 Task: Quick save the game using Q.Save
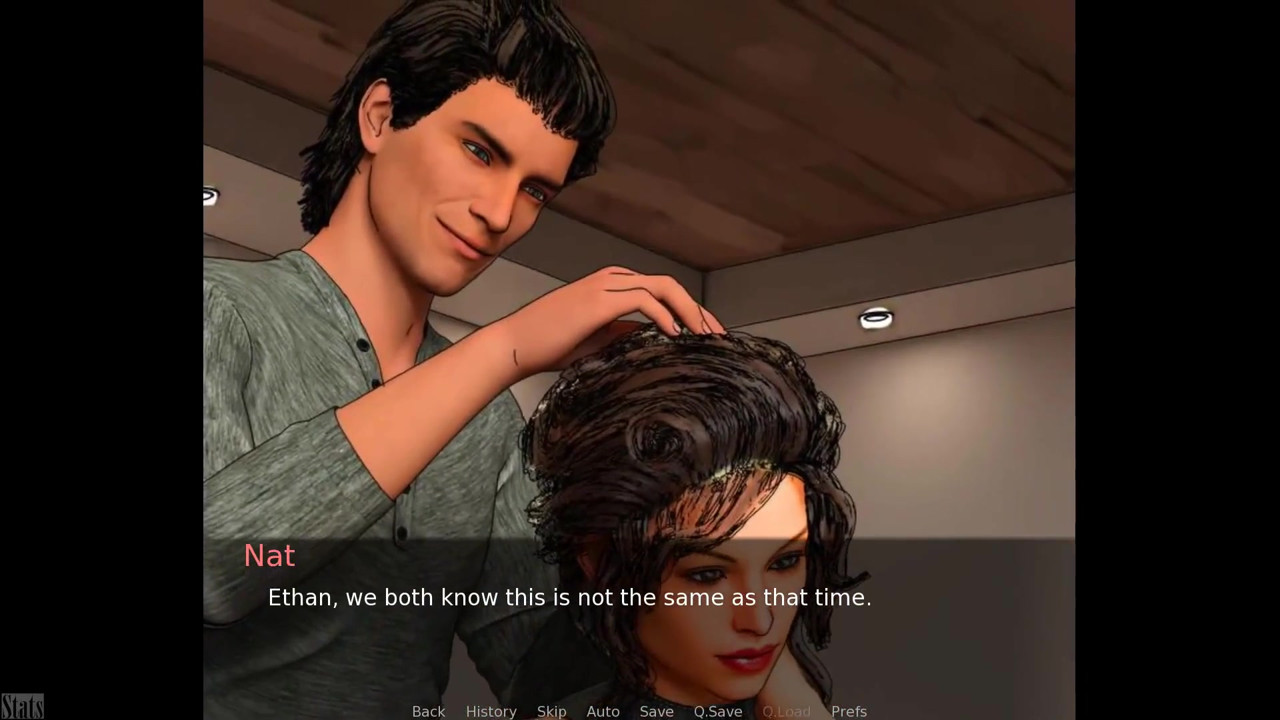[x=717, y=711]
